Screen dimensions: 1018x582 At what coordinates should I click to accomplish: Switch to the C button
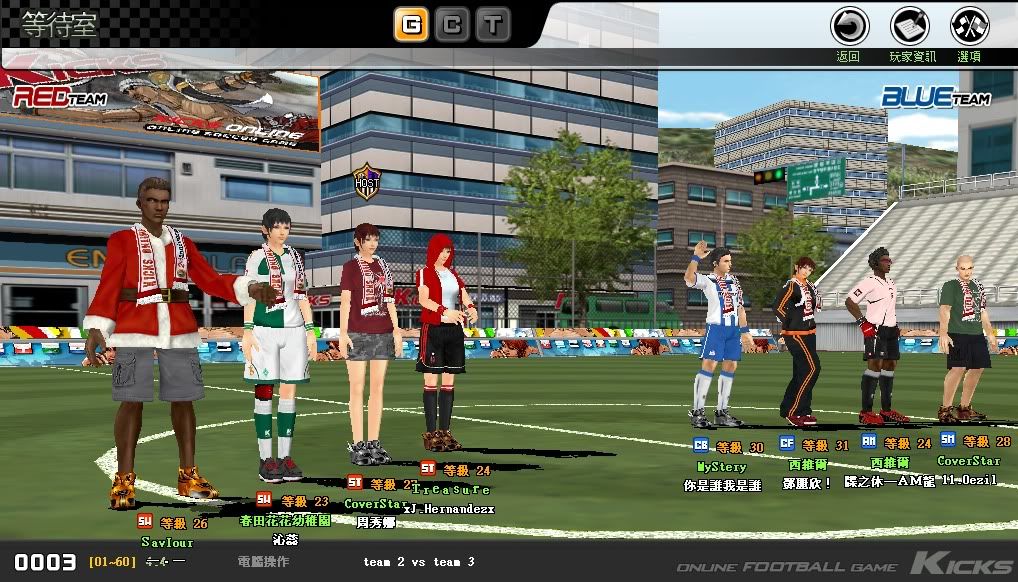point(452,24)
